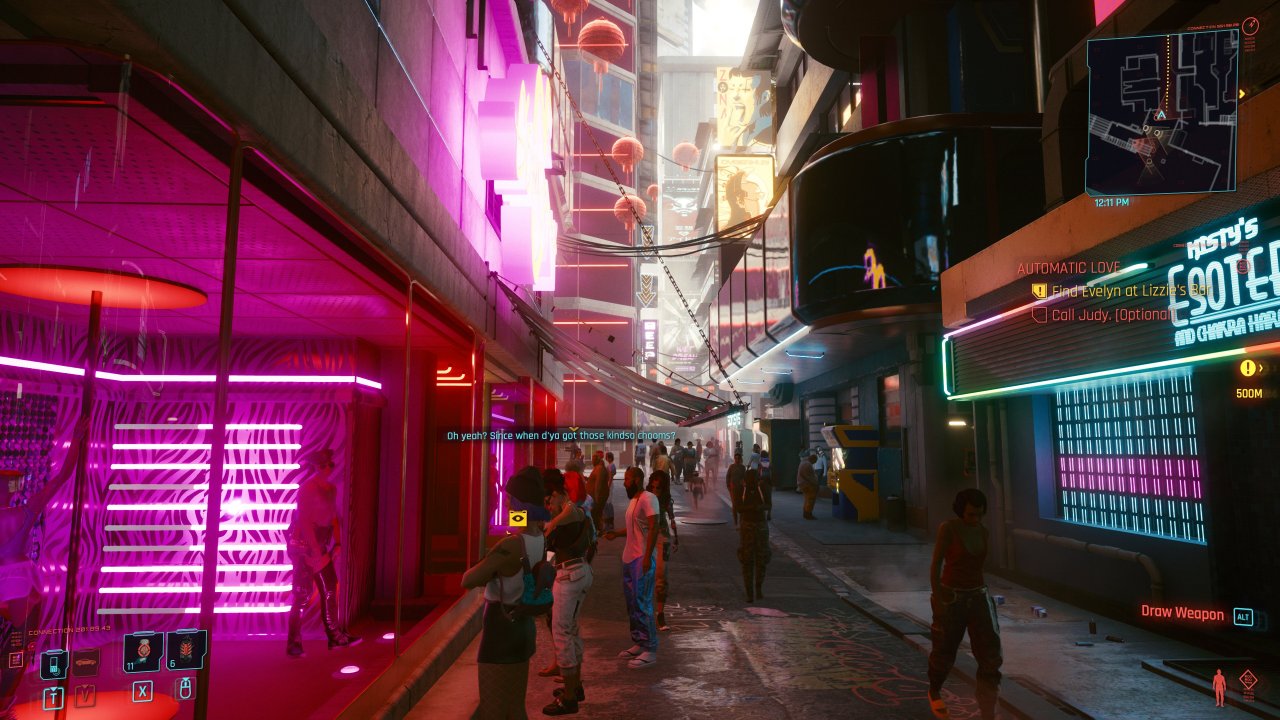This screenshot has height=720, width=1280.
Task: Click the inhaler consumable slot showing 6
Action: tap(184, 651)
